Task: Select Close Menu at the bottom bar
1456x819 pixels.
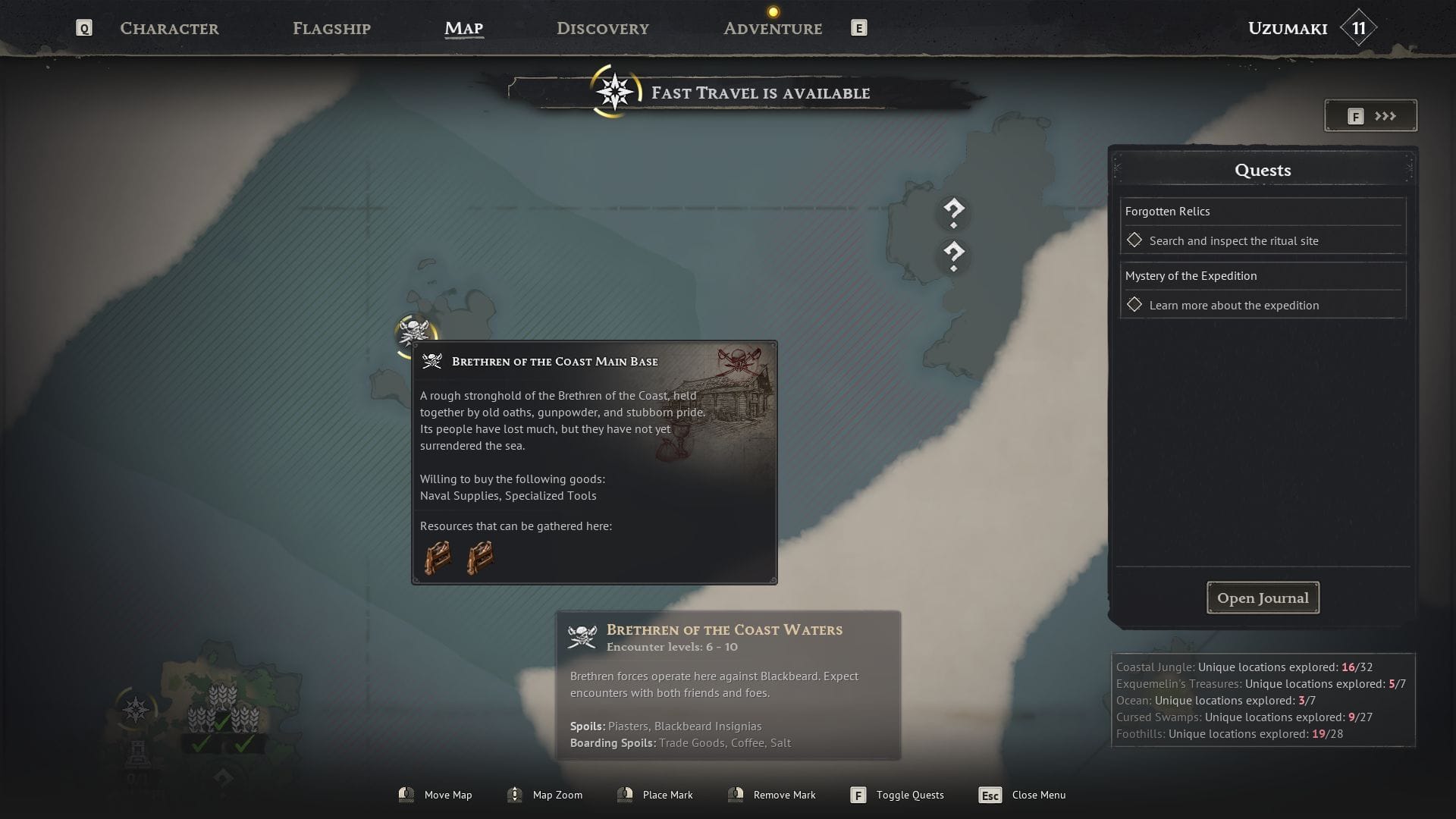Action: (1039, 795)
